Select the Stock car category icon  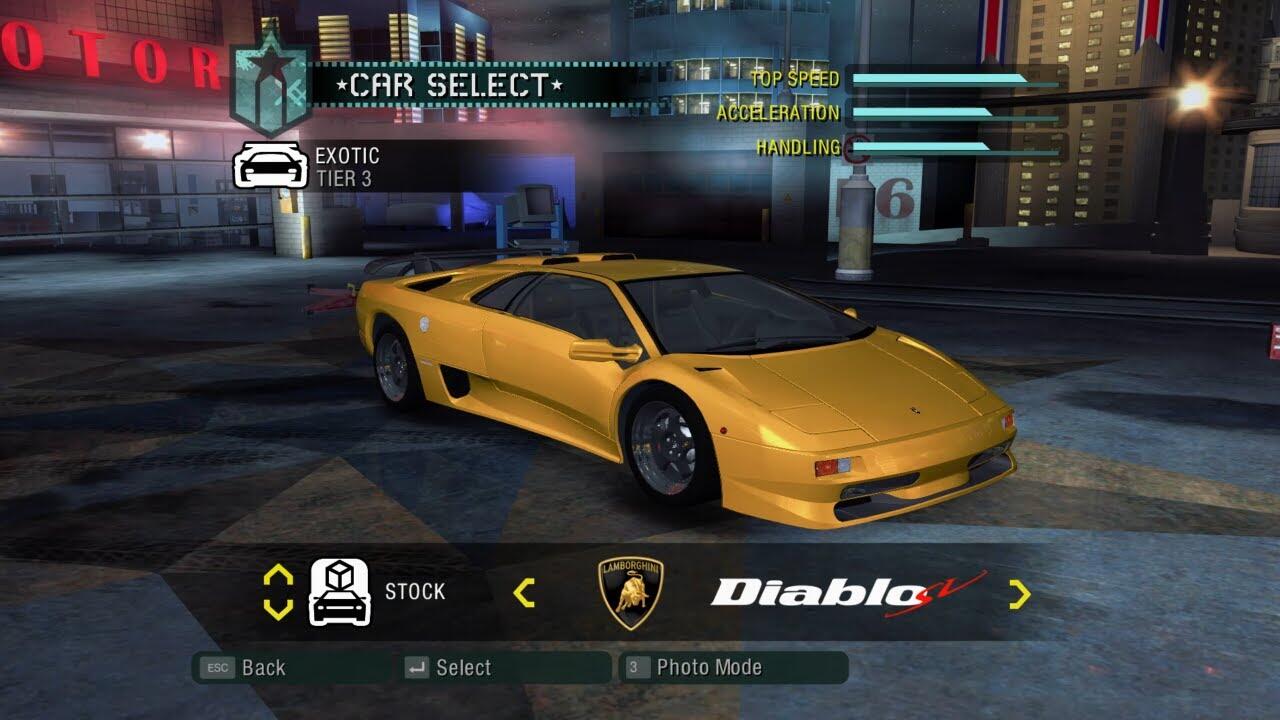click(340, 592)
